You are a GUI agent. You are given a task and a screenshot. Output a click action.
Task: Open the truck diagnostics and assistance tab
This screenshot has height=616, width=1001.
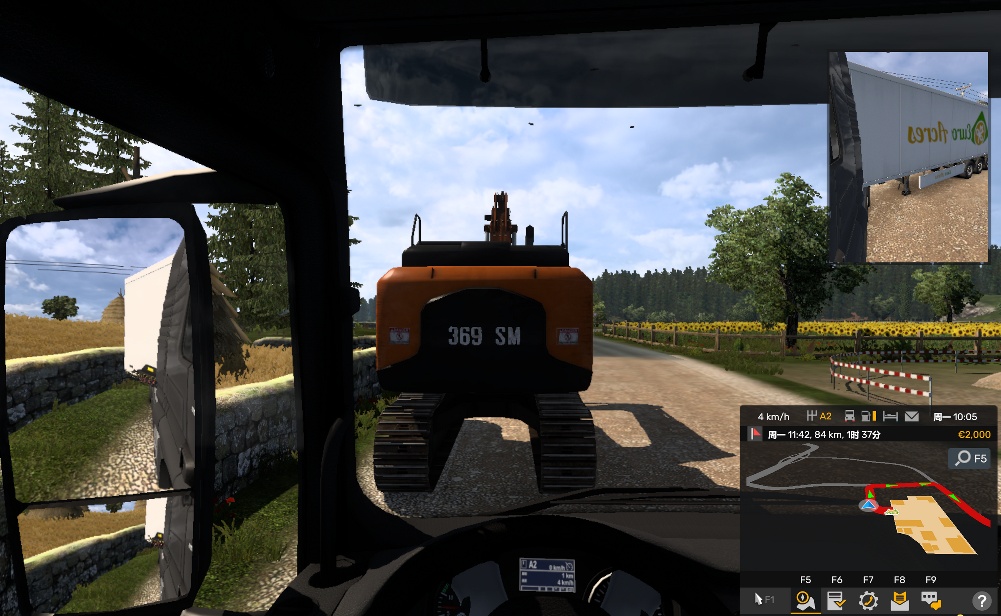point(868,600)
